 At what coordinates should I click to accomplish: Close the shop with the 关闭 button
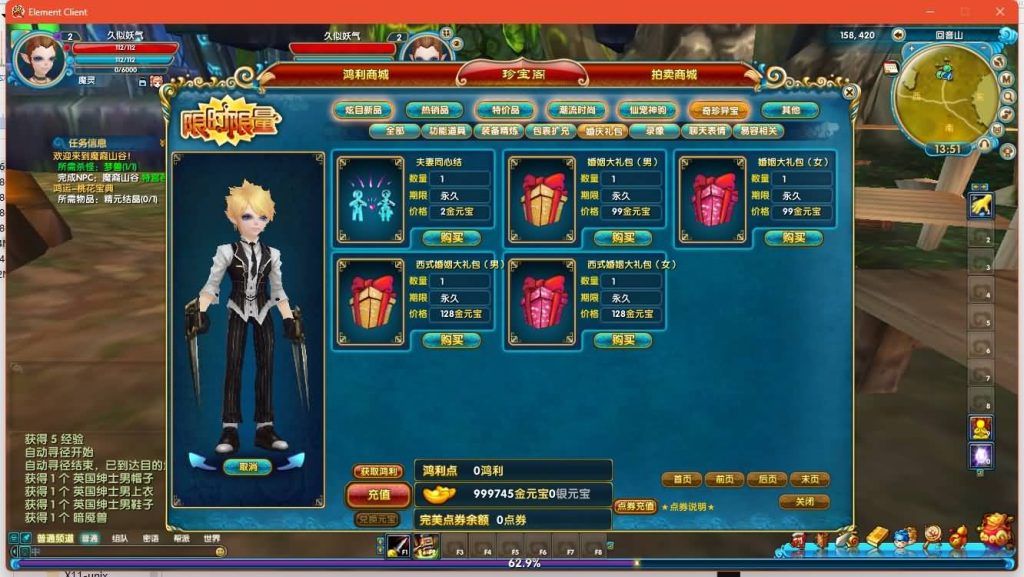click(804, 501)
